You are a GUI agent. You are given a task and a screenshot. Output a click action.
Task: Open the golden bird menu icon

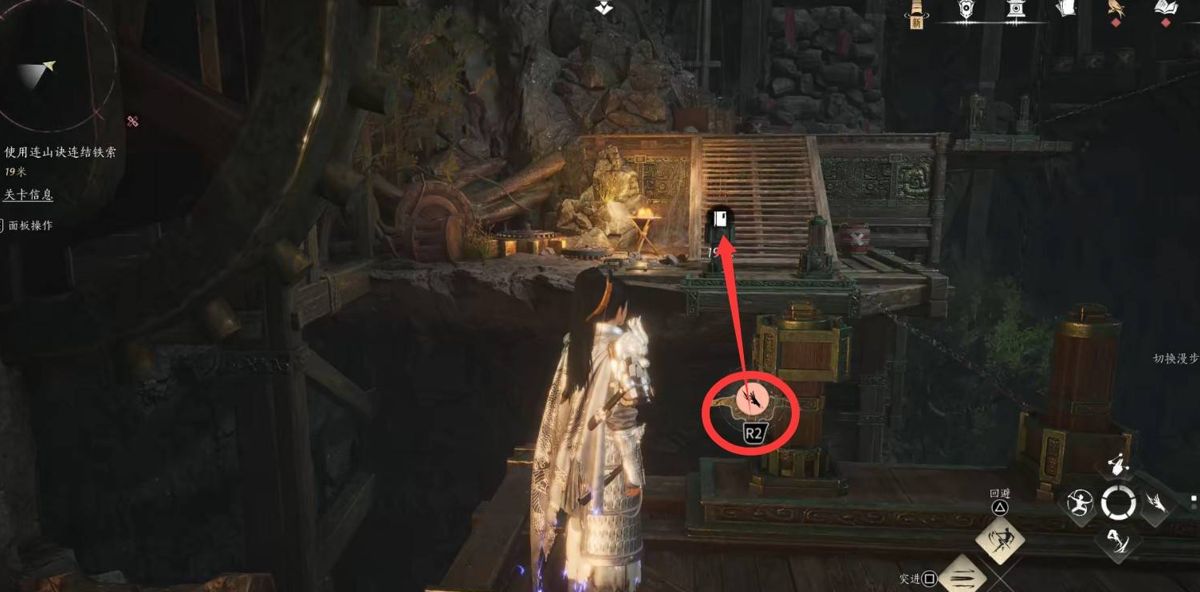click(1115, 9)
